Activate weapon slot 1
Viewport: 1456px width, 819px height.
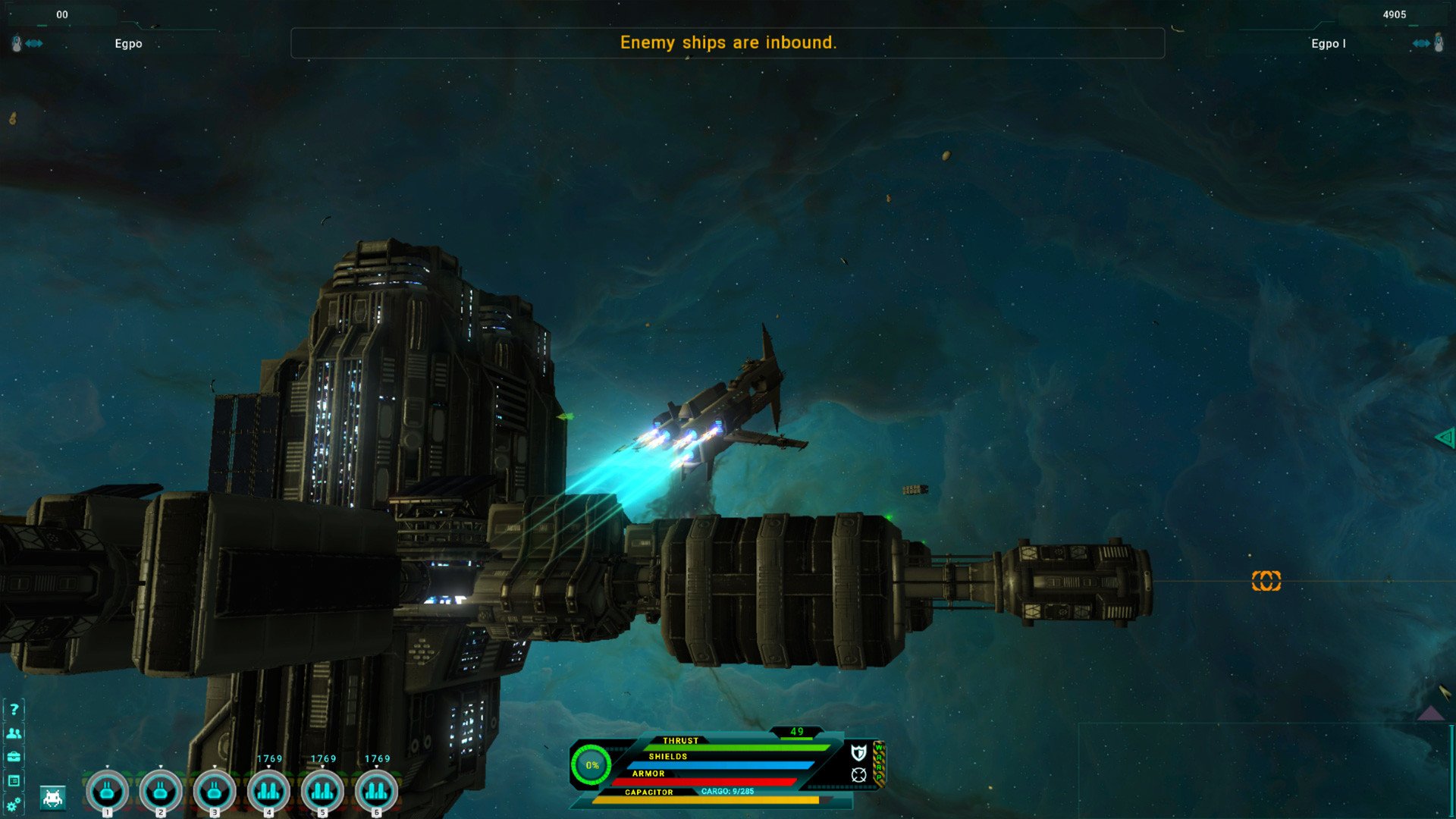pos(107,792)
